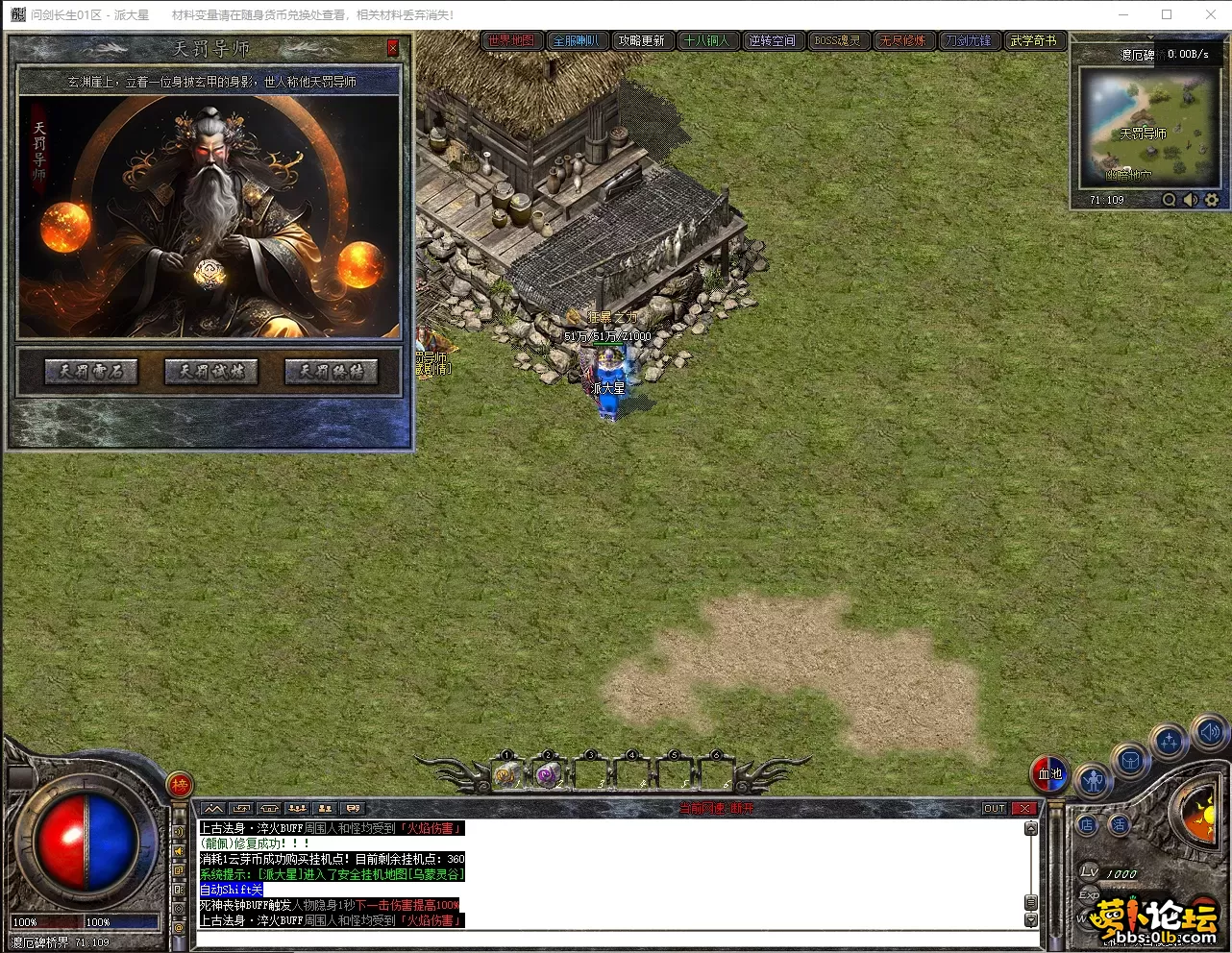
Task: Open the 世界地图 world map
Action: (511, 40)
